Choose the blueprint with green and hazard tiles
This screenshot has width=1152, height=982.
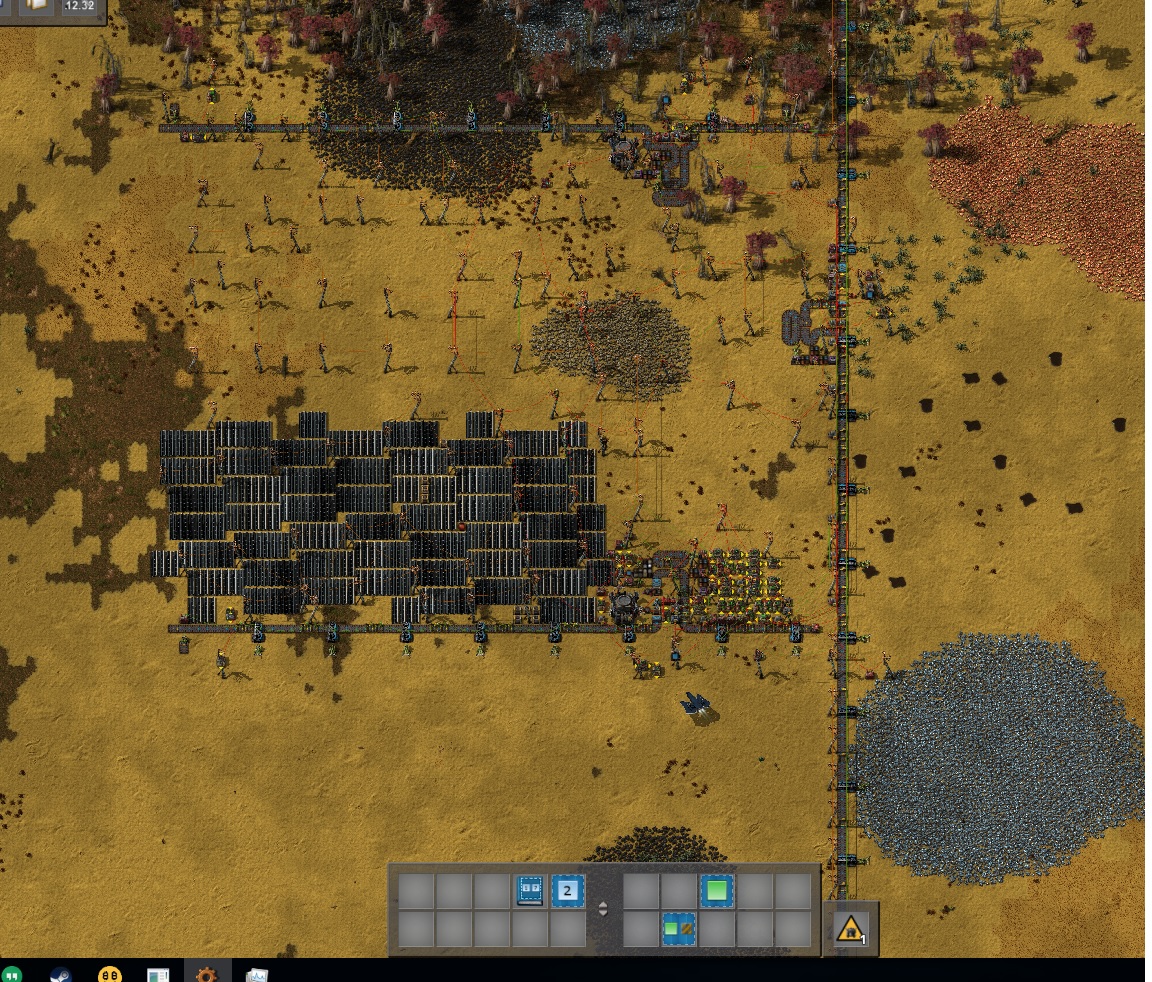pos(679,929)
